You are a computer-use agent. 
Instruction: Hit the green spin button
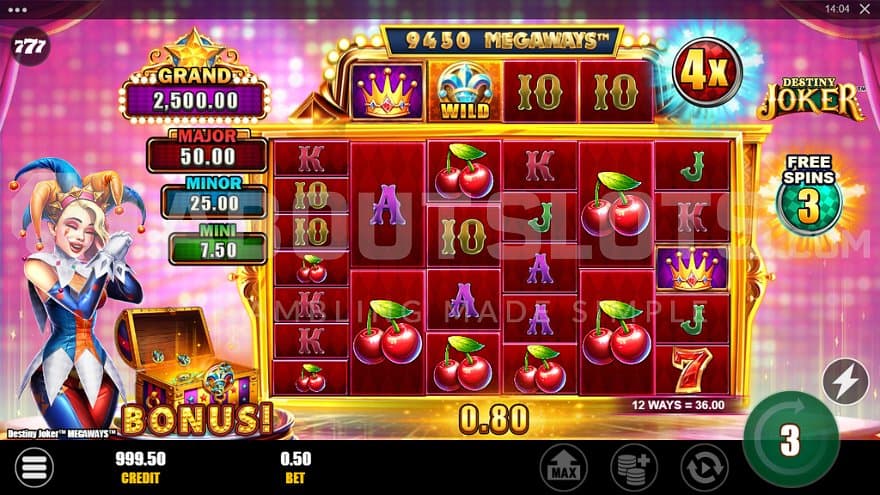coord(791,439)
